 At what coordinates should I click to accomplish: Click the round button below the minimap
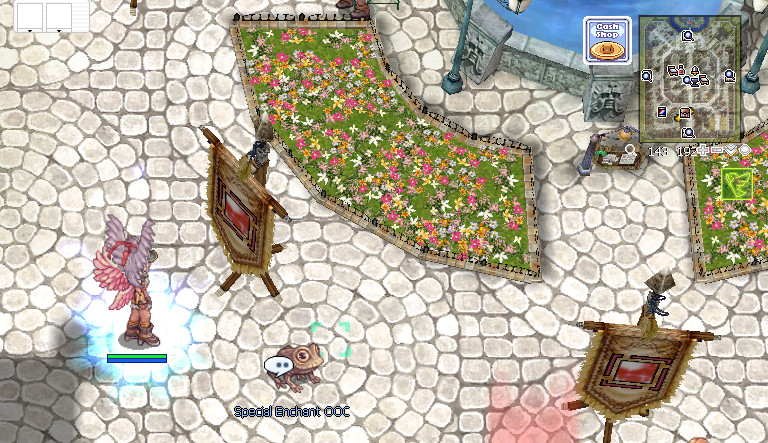pyautogui.click(x=745, y=150)
